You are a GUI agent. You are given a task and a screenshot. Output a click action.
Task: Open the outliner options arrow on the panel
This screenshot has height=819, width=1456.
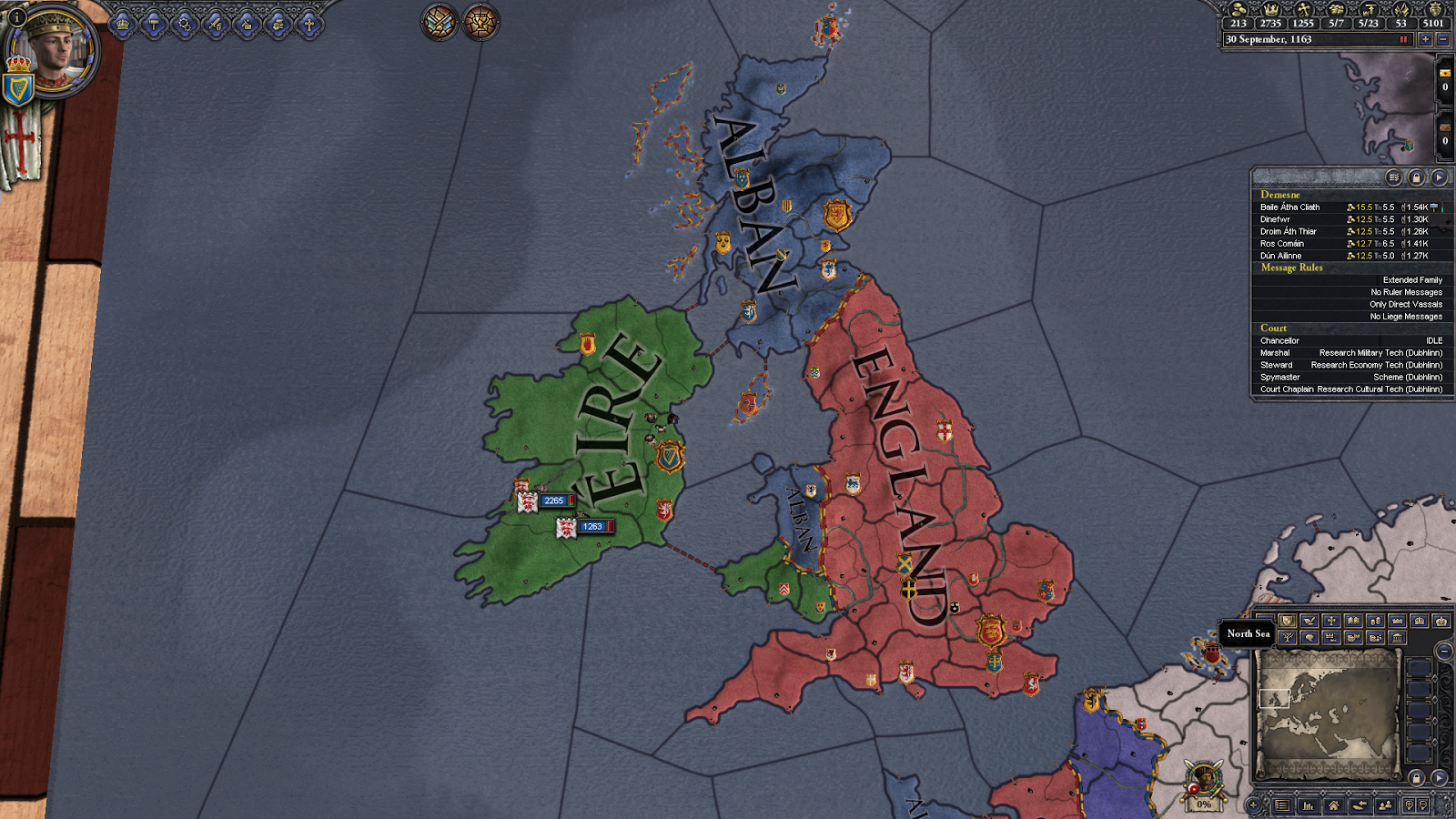pos(1438,177)
